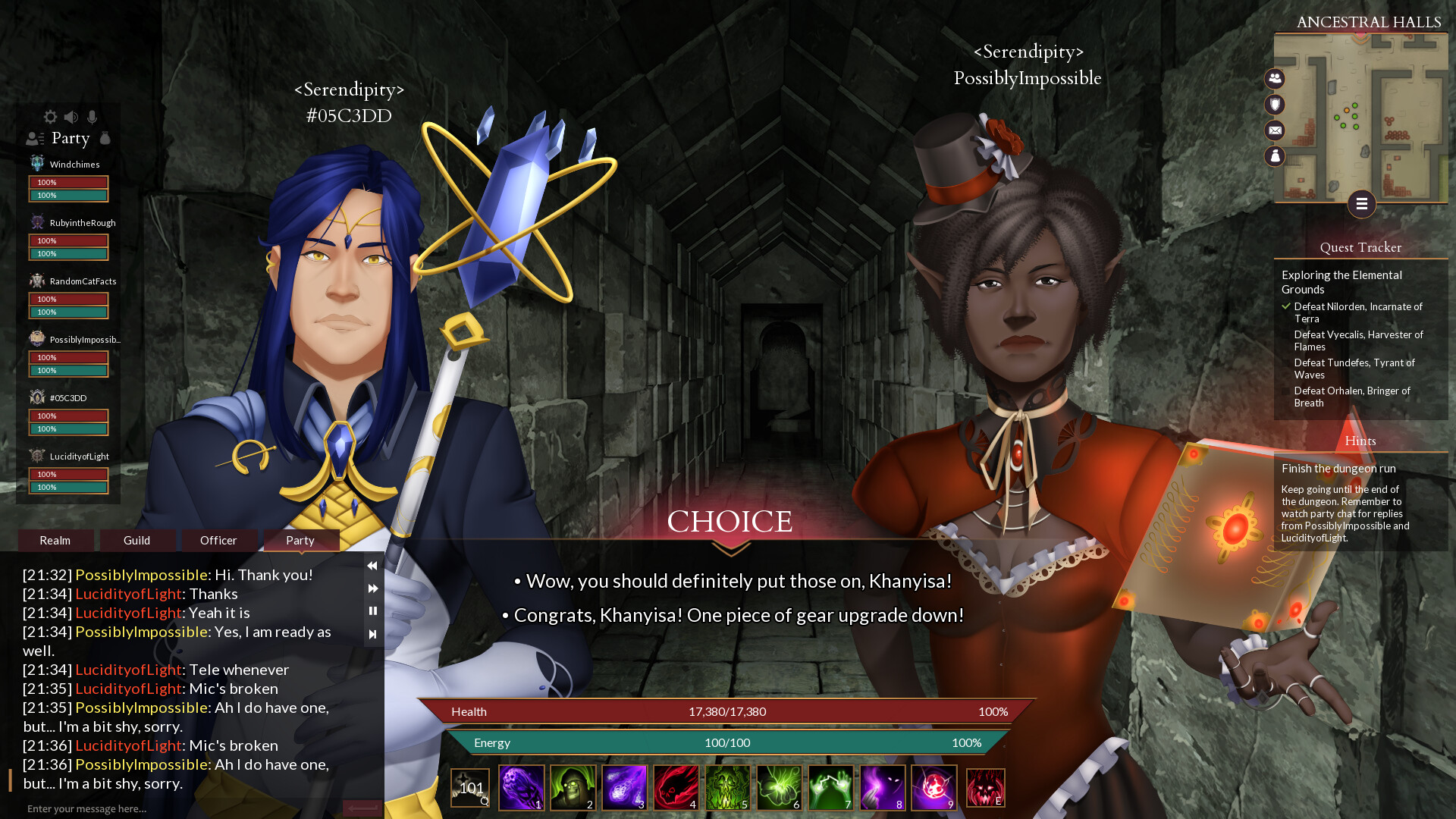Skip to the newest chat messages
The height and width of the screenshot is (819, 1456).
point(372,633)
